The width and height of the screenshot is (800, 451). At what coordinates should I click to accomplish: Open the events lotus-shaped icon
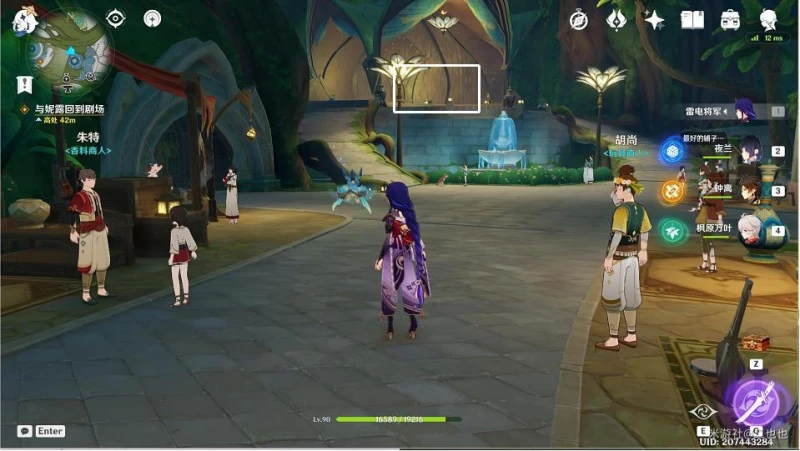click(617, 20)
